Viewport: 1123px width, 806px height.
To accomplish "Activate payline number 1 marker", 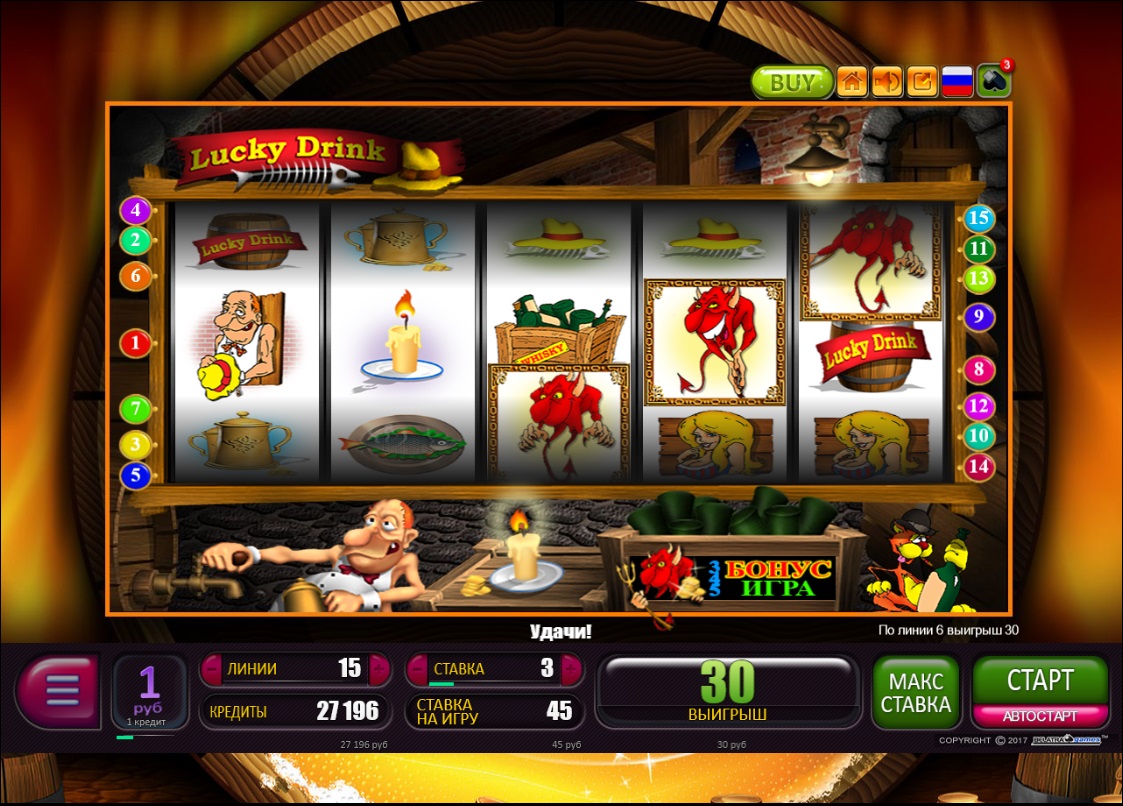I will (135, 343).
